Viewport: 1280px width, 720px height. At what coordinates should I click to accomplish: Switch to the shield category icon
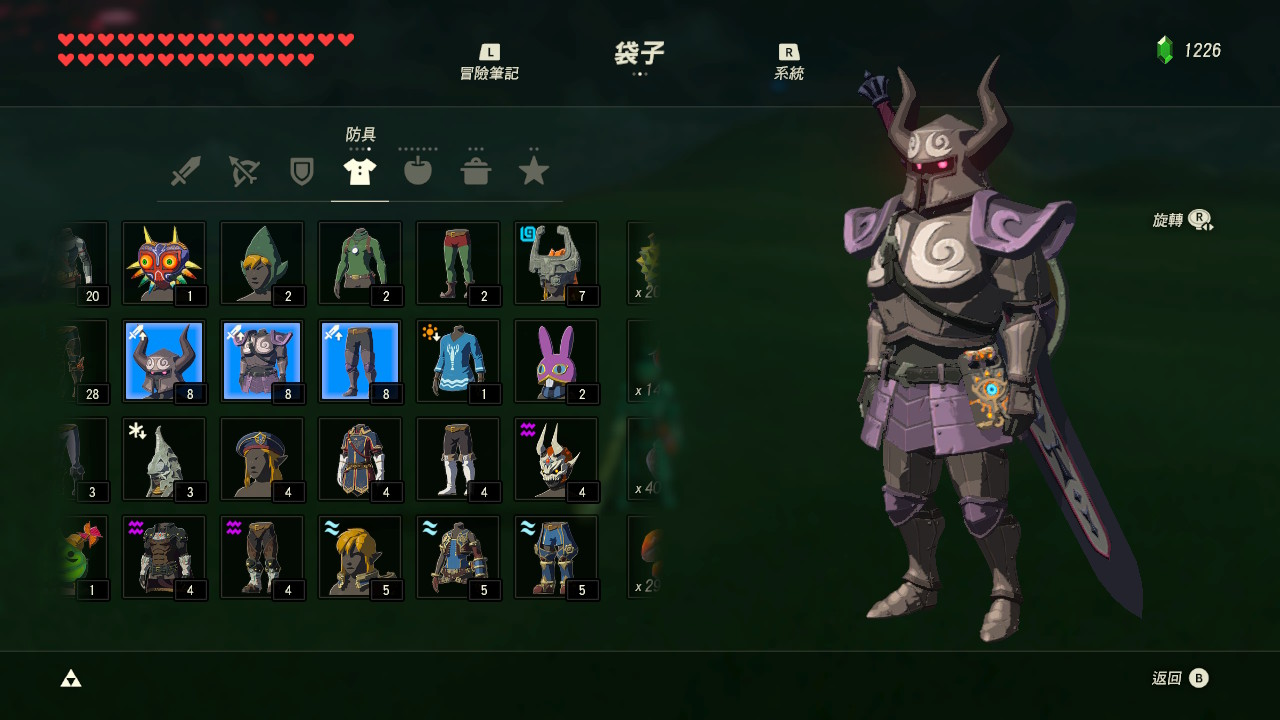pyautogui.click(x=301, y=170)
